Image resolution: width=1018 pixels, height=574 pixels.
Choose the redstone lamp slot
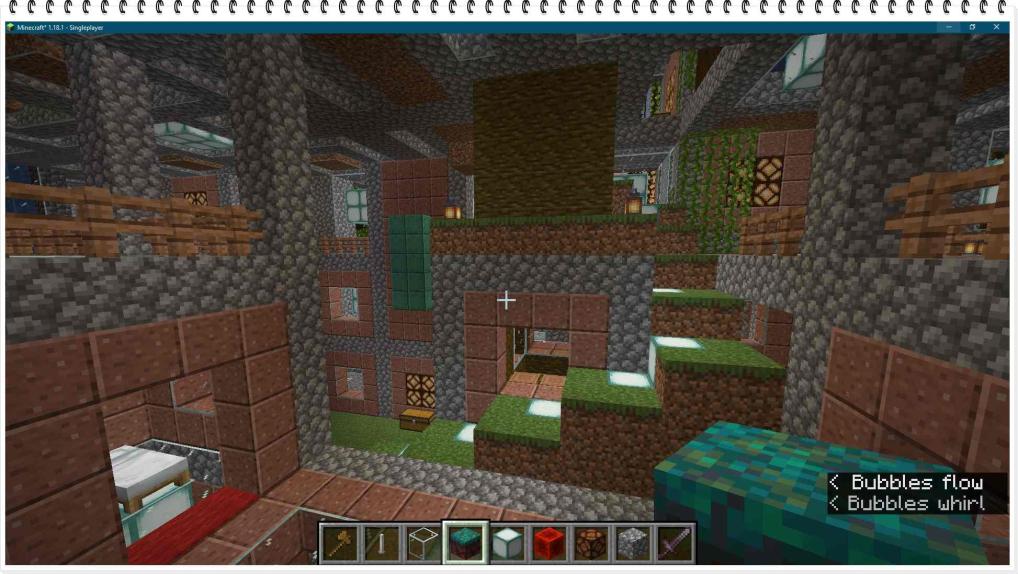point(591,543)
